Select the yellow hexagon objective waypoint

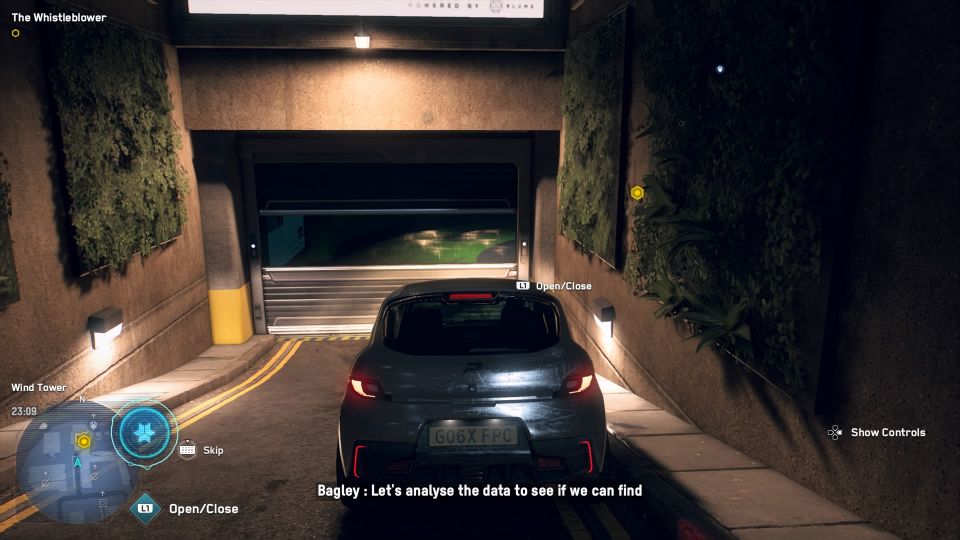tap(637, 192)
